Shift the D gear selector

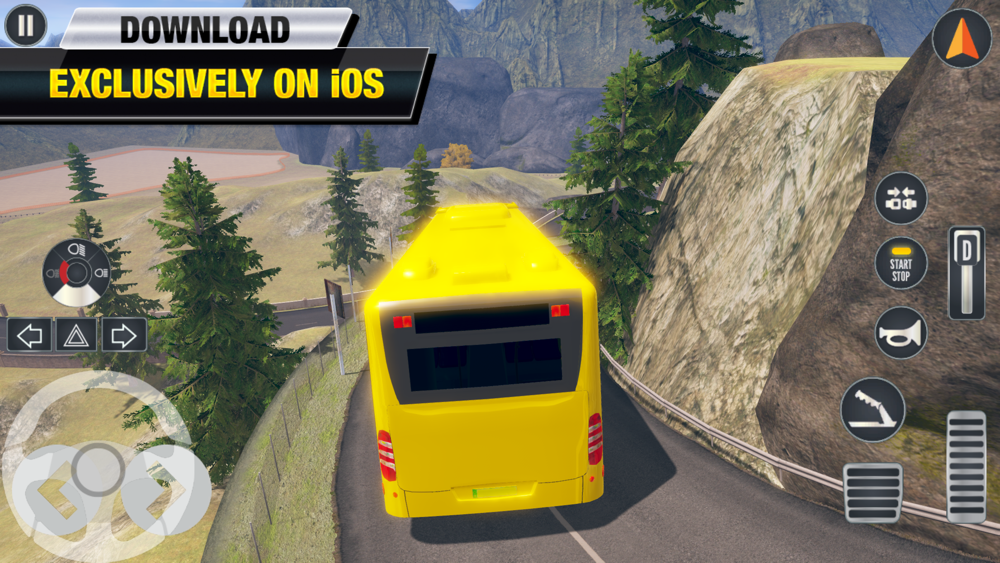pyautogui.click(x=966, y=272)
